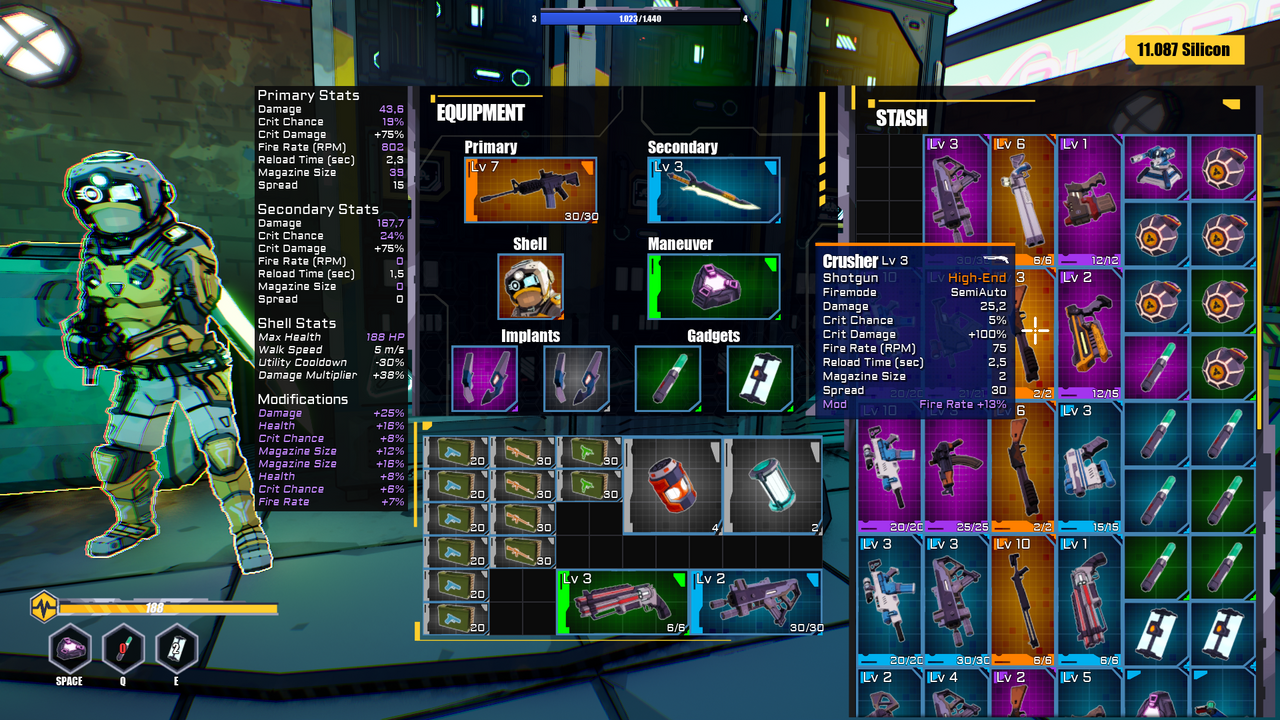1280x720 pixels.
Task: Select the Lv 7 primary rifle
Action: tap(531, 189)
